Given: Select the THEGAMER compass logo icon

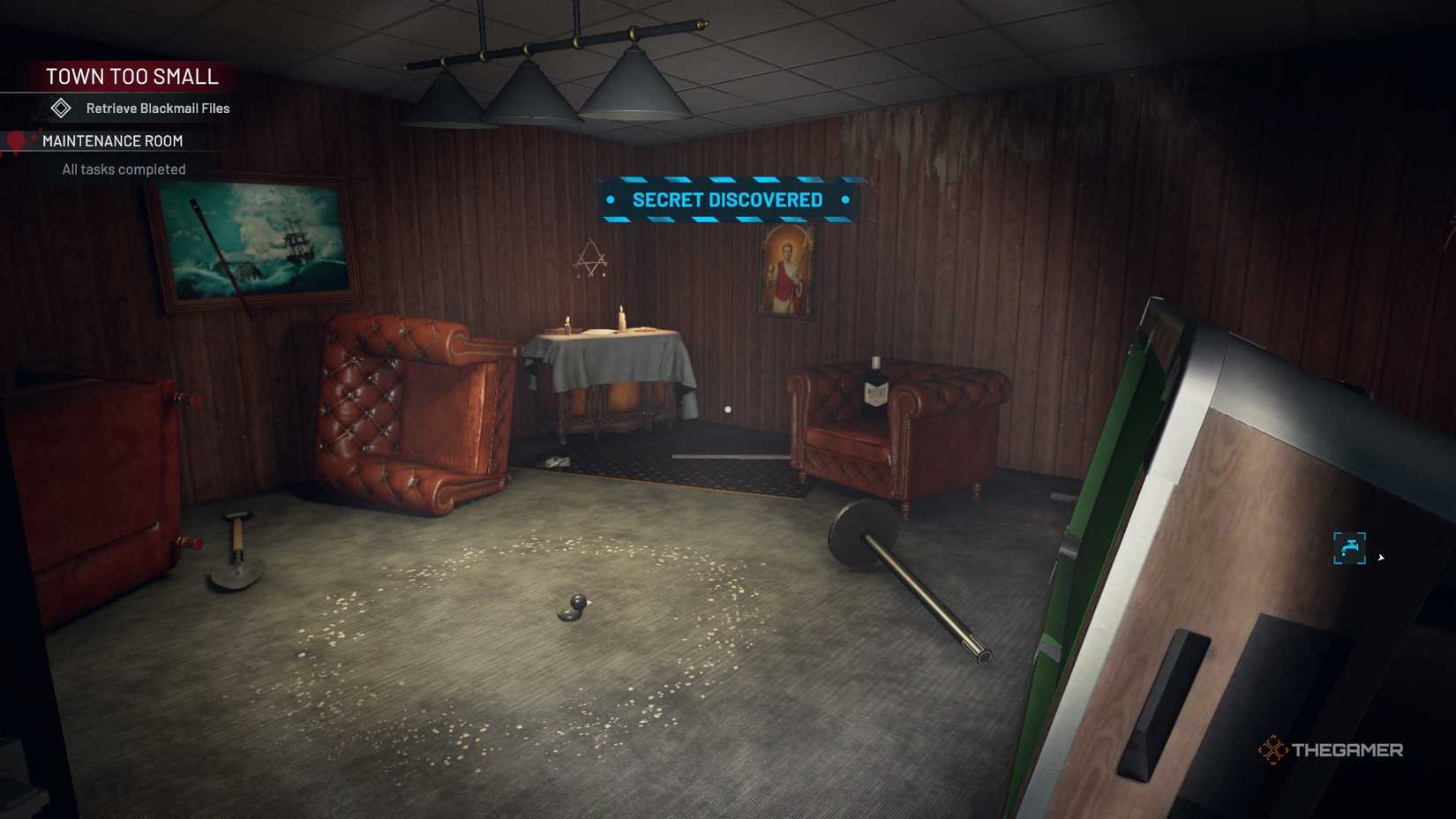Looking at the screenshot, I should click(x=1274, y=749).
